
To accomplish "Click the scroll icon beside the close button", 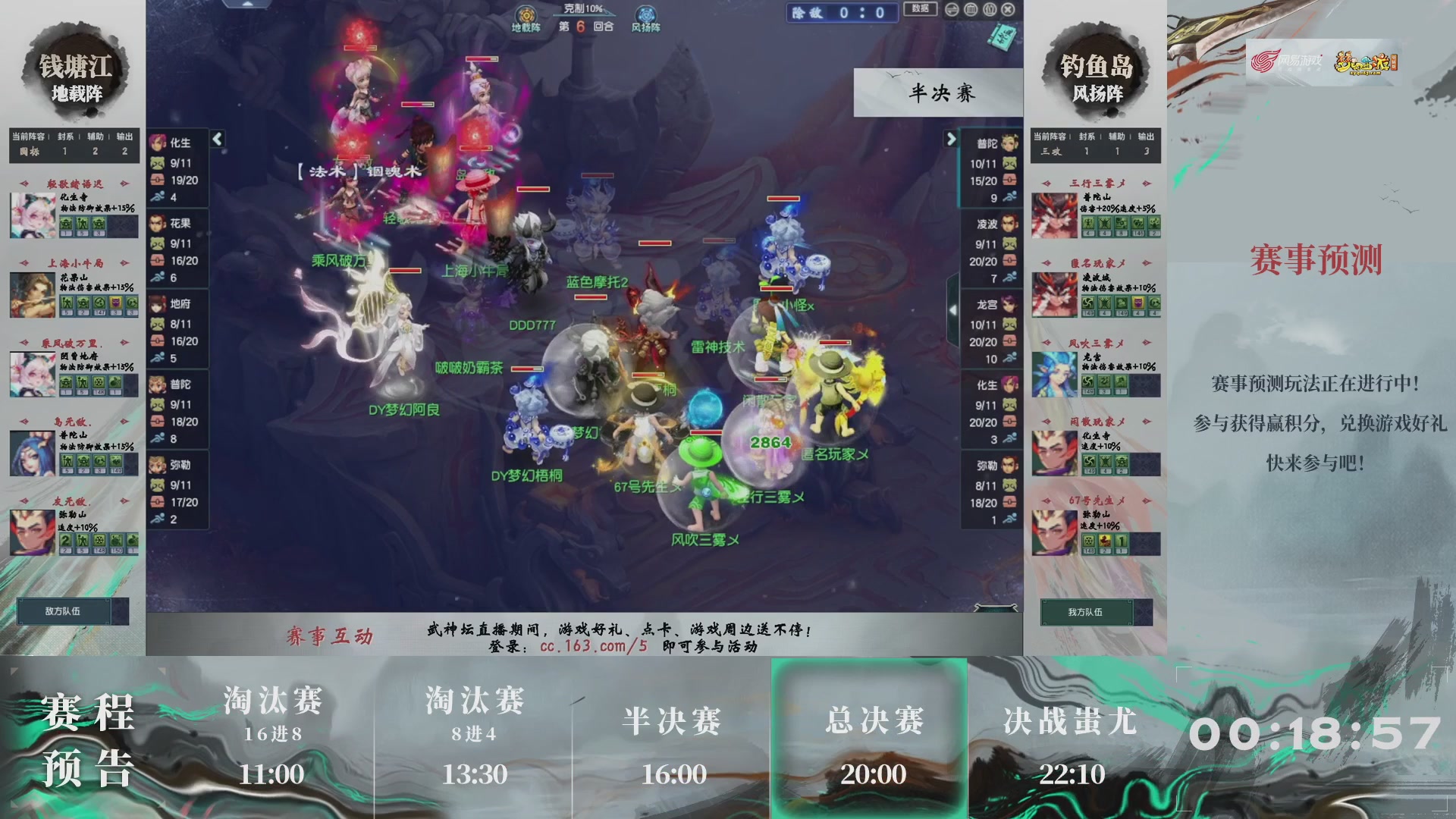I will pyautogui.click(x=989, y=11).
